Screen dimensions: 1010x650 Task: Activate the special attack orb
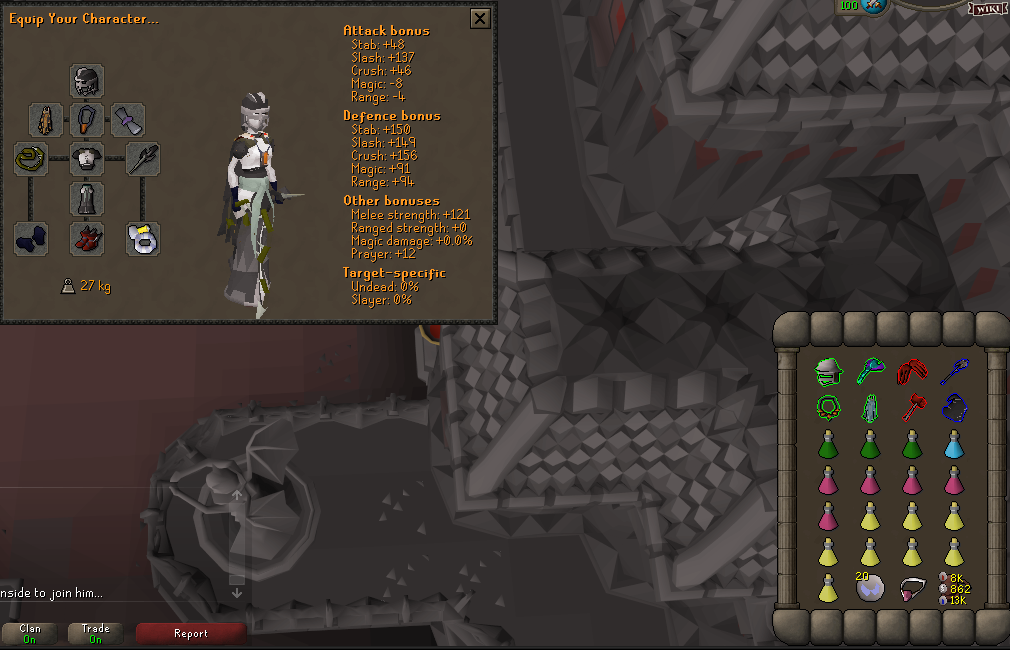point(875,6)
